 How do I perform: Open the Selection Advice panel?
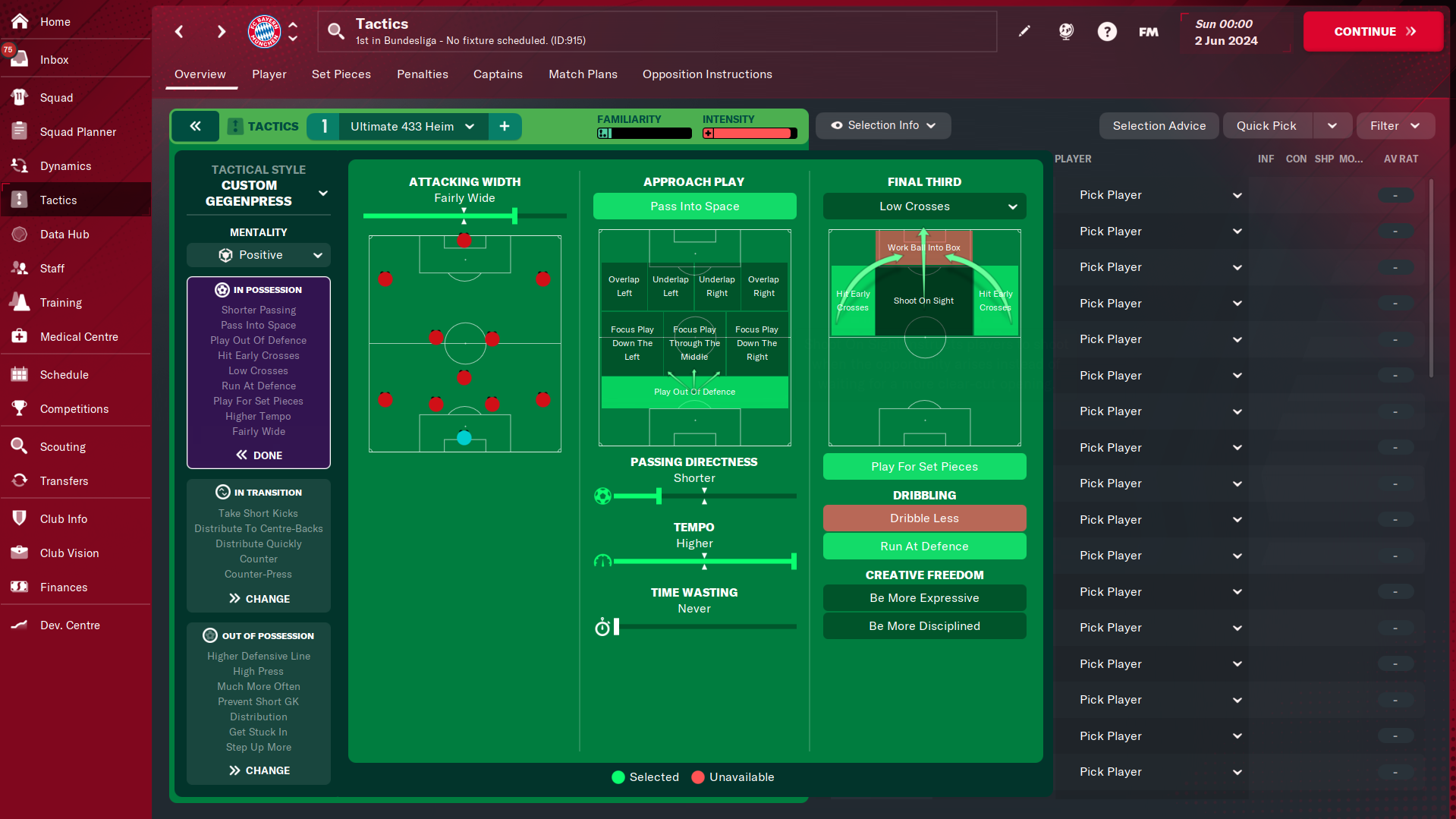1159,126
